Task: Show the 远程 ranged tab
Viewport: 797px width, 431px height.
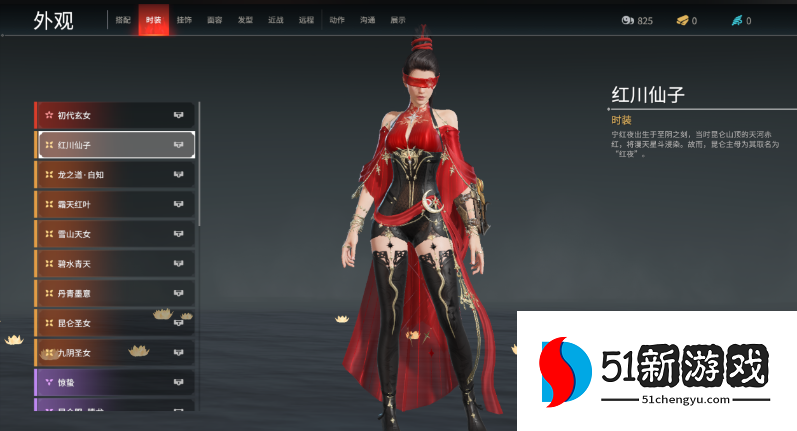Action: (306, 19)
